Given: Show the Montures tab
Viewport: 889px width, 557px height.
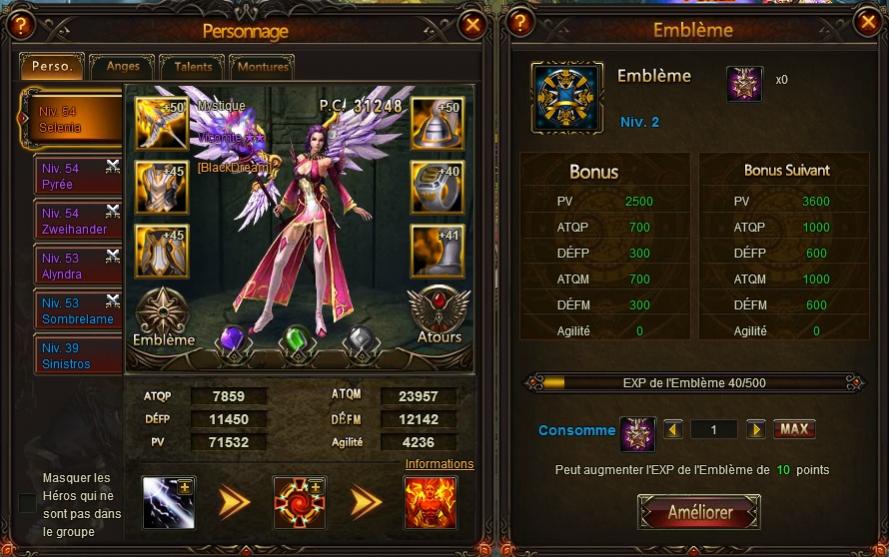Looking at the screenshot, I should (x=264, y=67).
